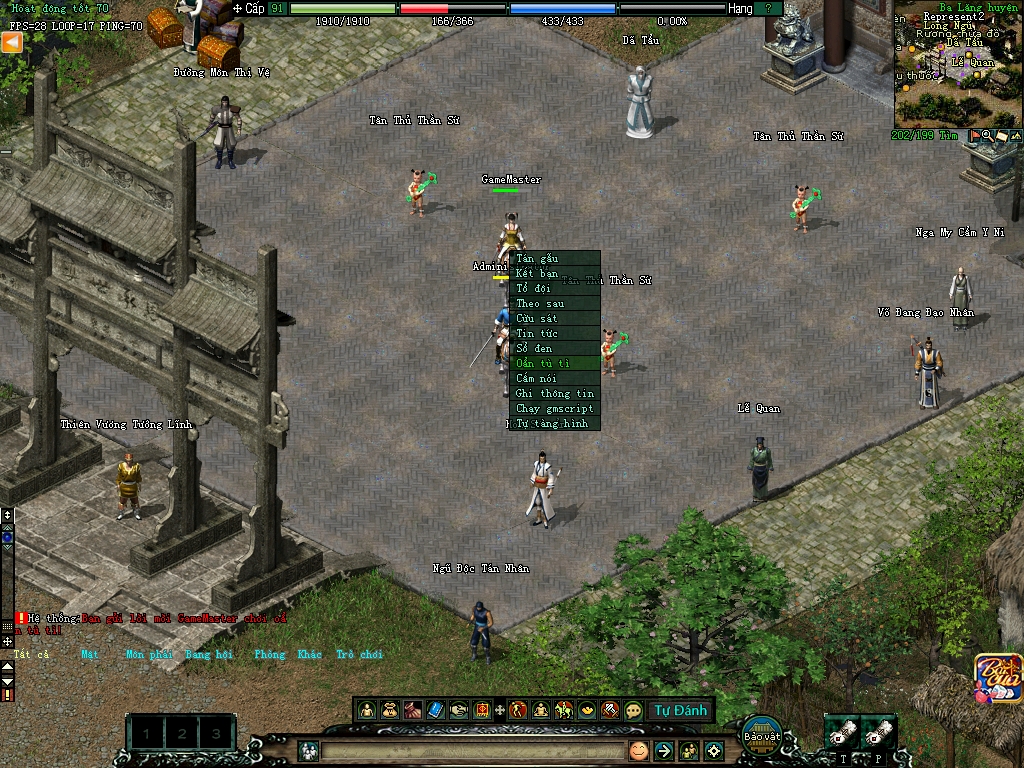
Task: Switch chat to the "Bang hội" tab
Action: pos(208,654)
